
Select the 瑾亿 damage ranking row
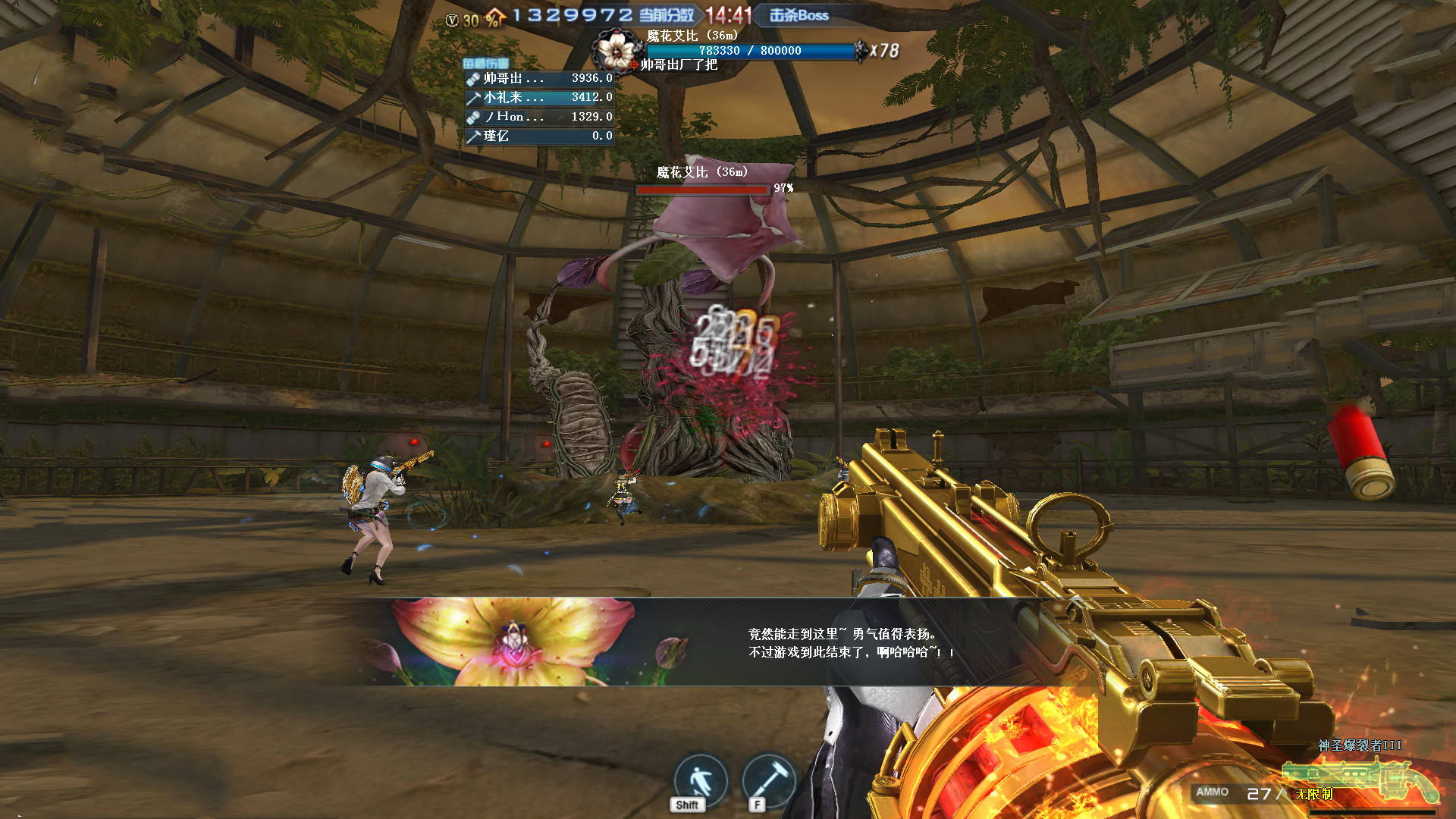[539, 136]
